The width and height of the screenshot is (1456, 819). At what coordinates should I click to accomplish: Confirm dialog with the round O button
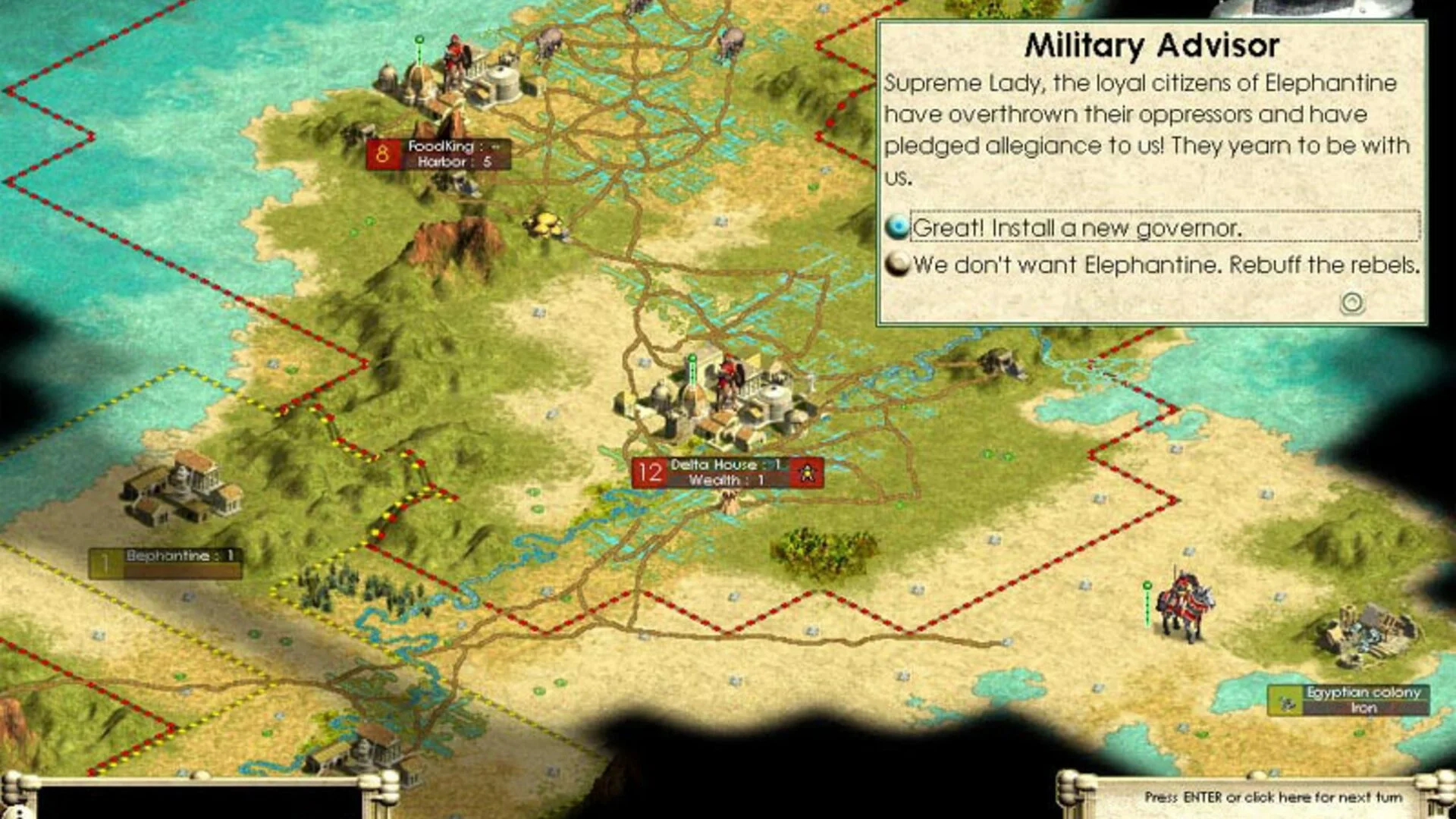point(1352,303)
